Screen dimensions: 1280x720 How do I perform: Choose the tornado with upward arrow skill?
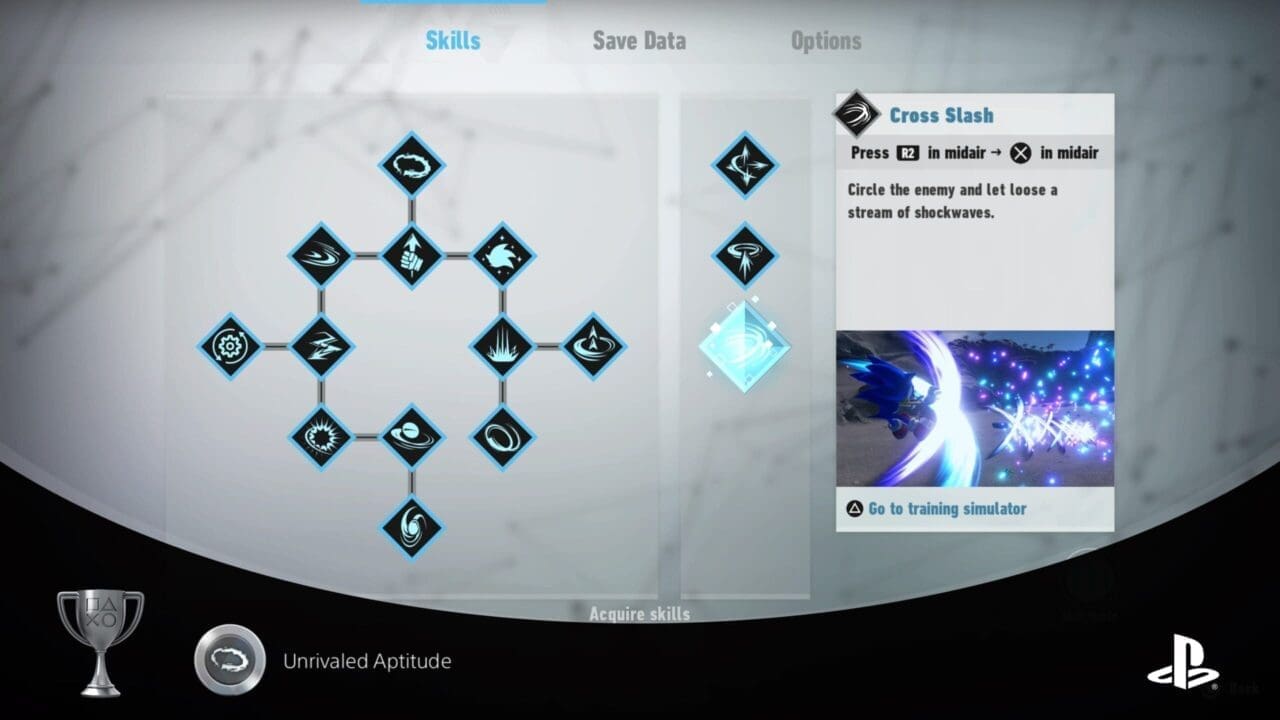(x=745, y=256)
